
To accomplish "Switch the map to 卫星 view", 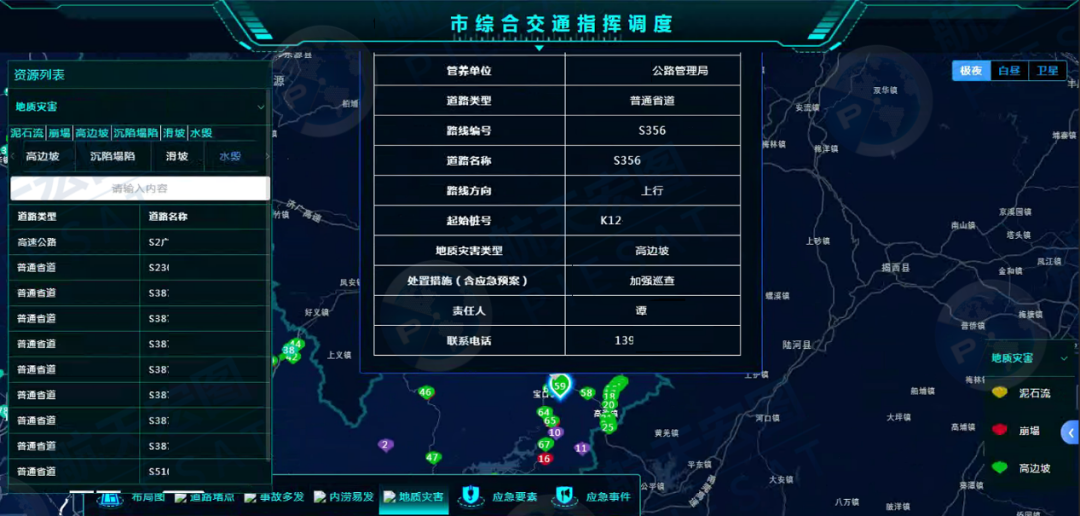I will (1047, 71).
